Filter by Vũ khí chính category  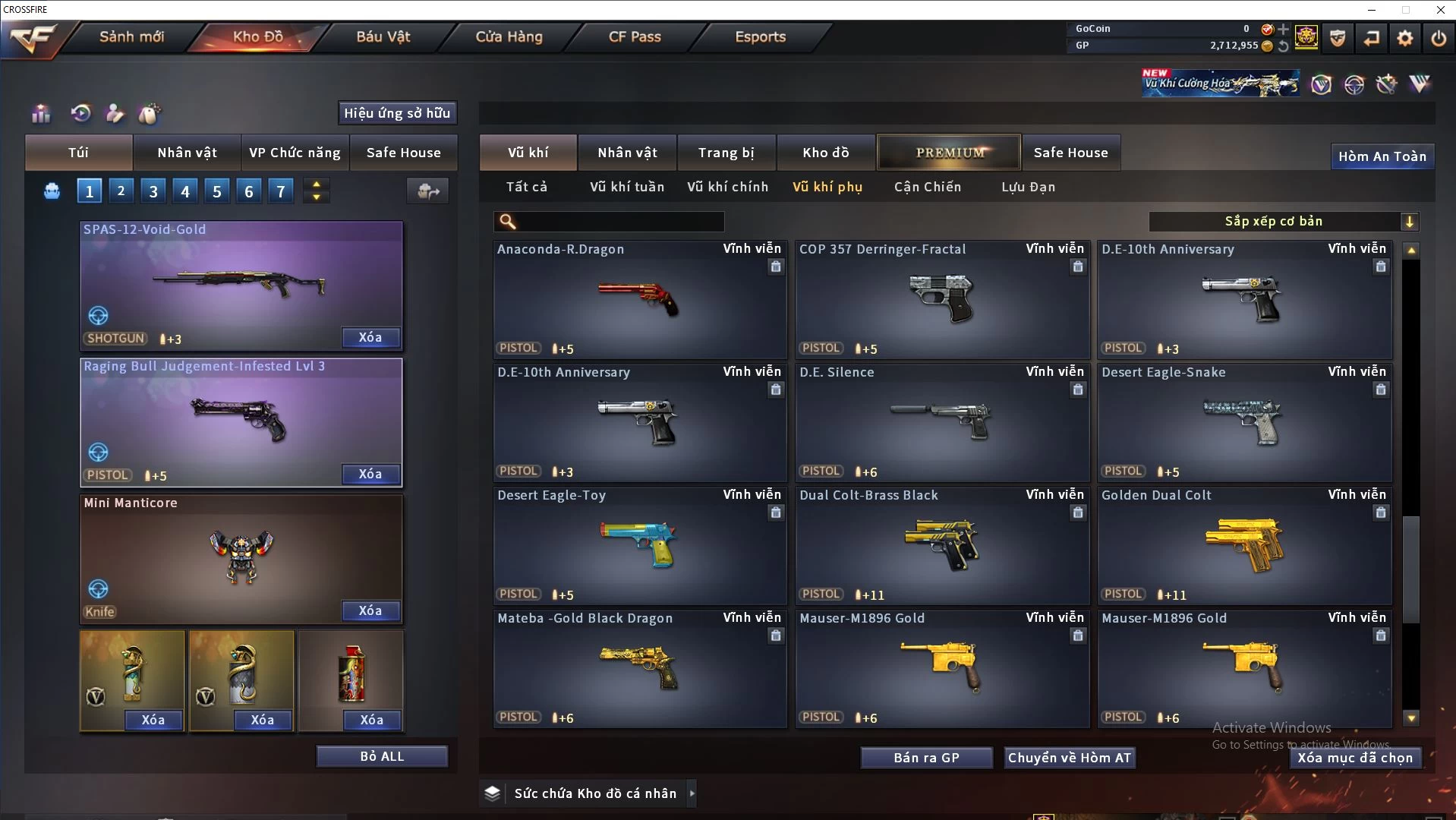tap(727, 187)
